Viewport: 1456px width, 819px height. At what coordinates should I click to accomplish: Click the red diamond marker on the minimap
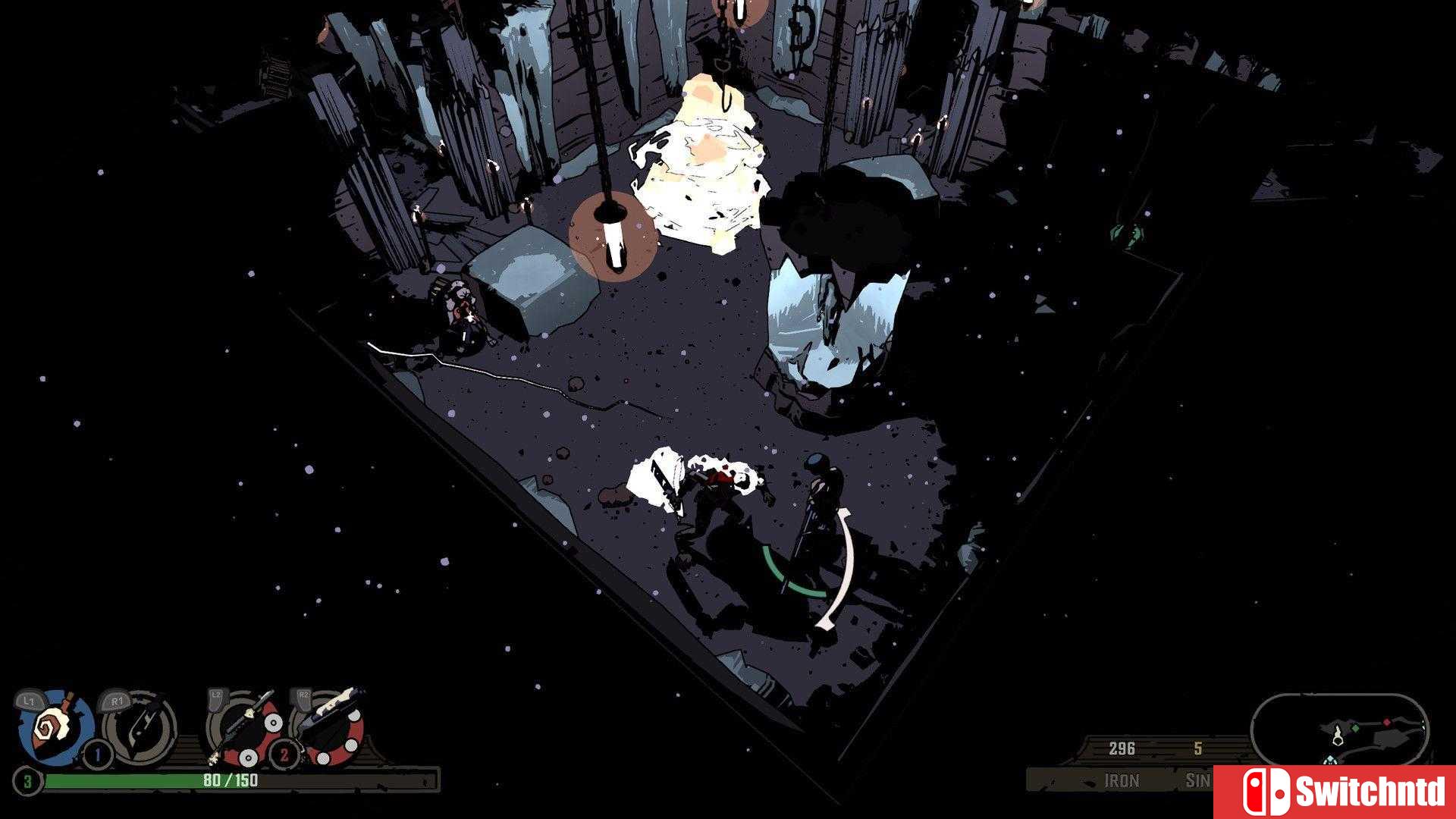tap(1387, 721)
